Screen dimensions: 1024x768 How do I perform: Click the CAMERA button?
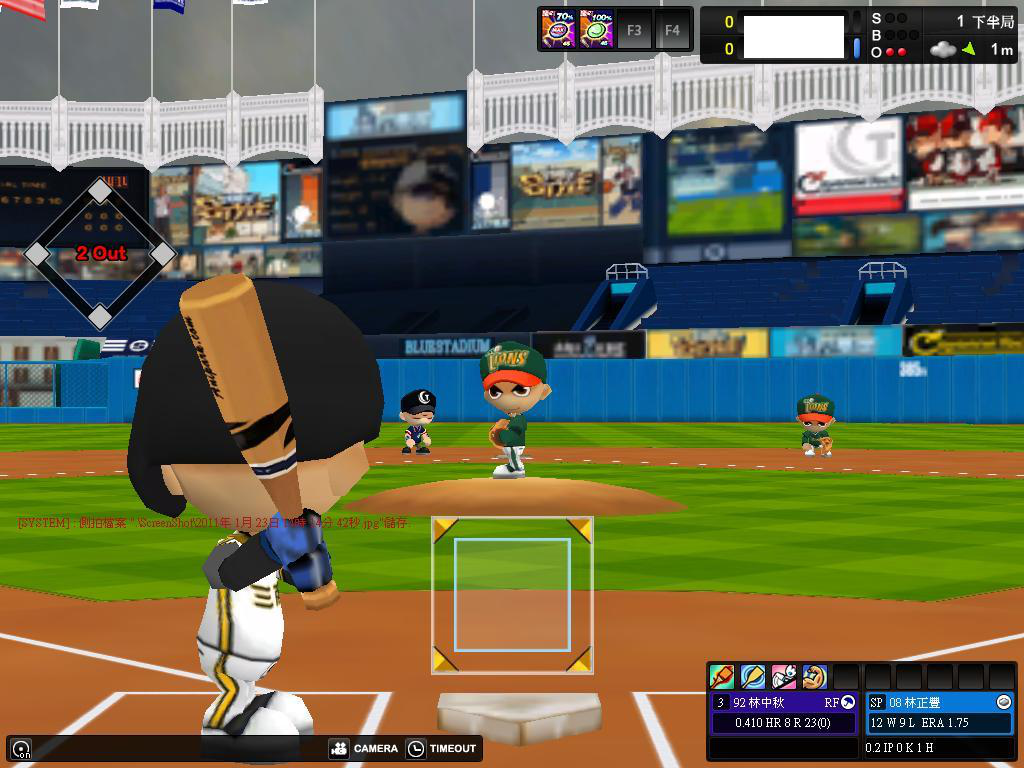pos(364,748)
